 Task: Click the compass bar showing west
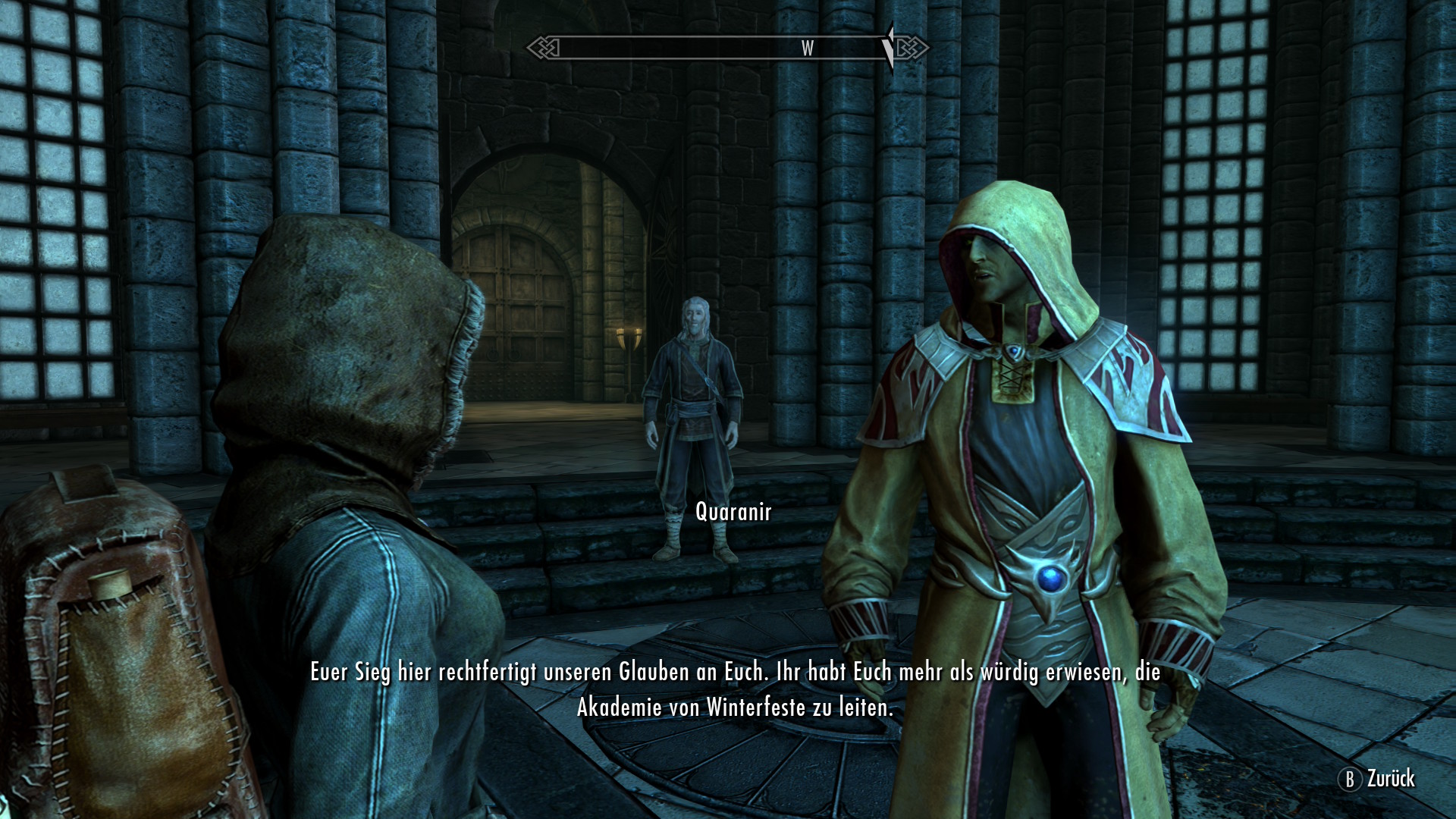point(726,48)
